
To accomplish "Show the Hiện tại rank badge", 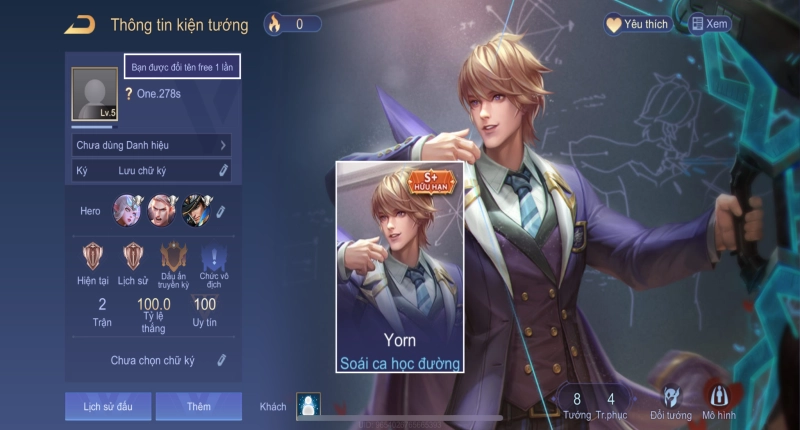I will [95, 261].
